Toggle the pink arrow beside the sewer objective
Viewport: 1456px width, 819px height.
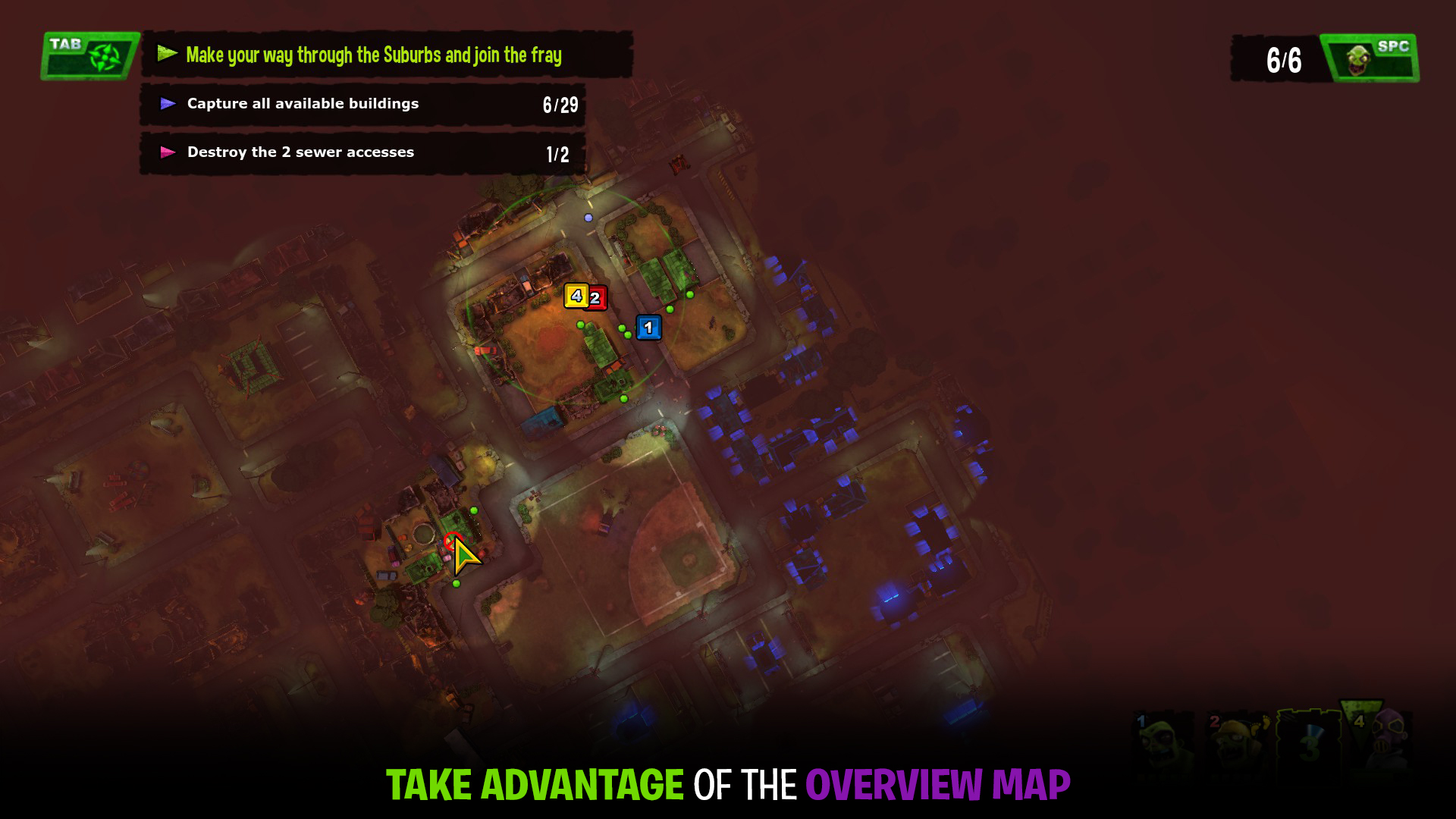click(168, 152)
